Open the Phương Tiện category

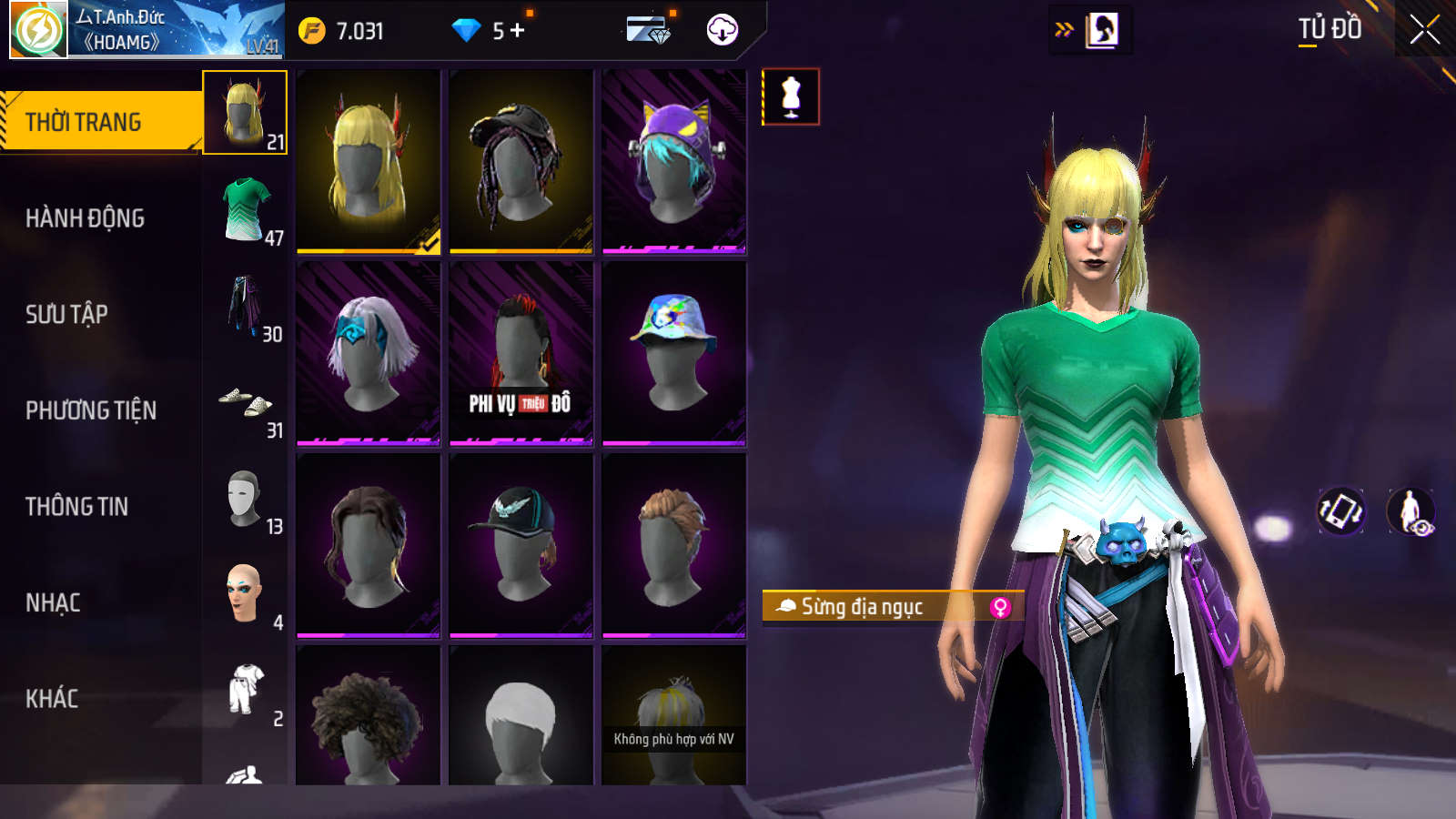click(91, 410)
